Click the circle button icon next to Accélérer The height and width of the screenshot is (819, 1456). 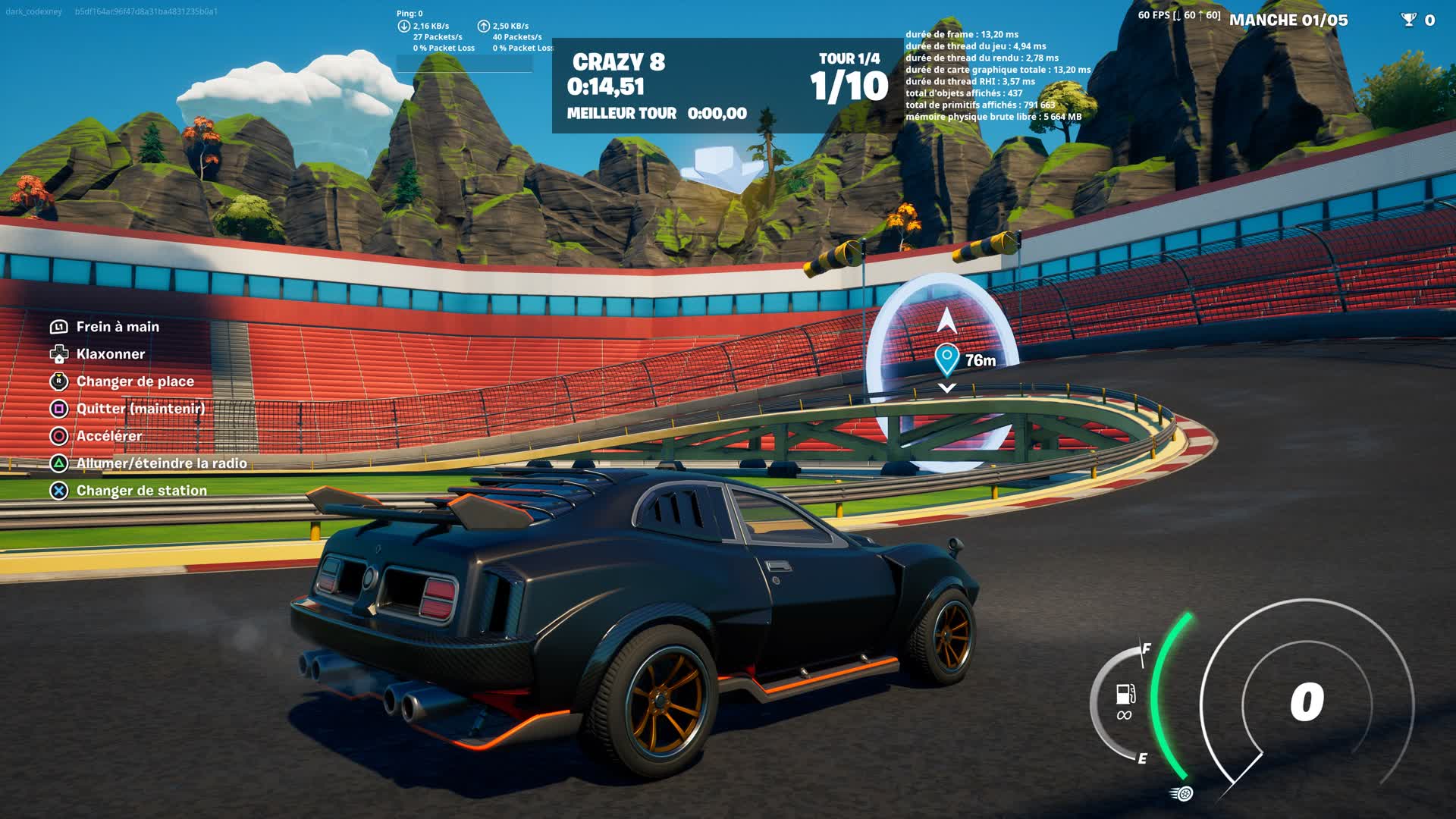(58, 435)
